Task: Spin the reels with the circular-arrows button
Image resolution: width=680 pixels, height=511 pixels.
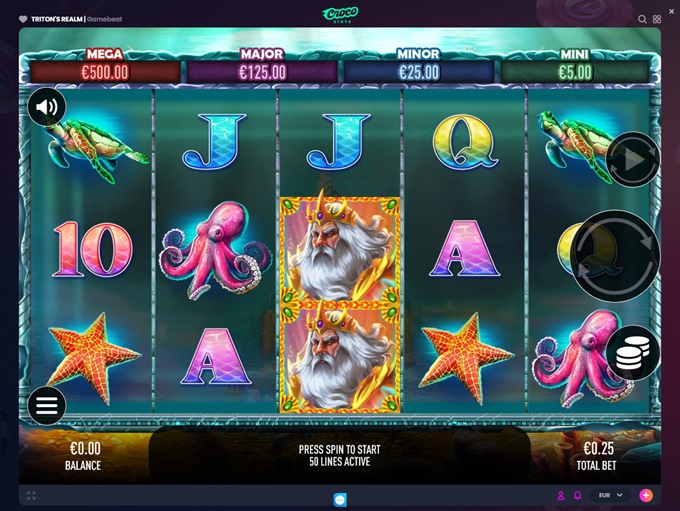Action: [615, 256]
